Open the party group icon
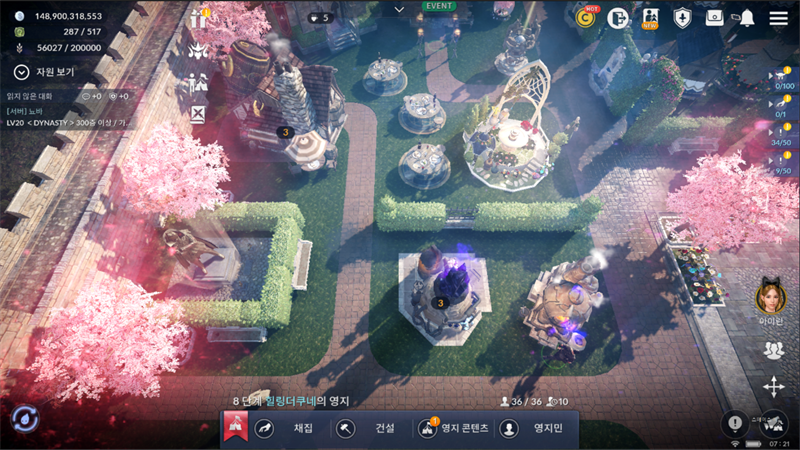The height and width of the screenshot is (450, 800). (x=773, y=349)
